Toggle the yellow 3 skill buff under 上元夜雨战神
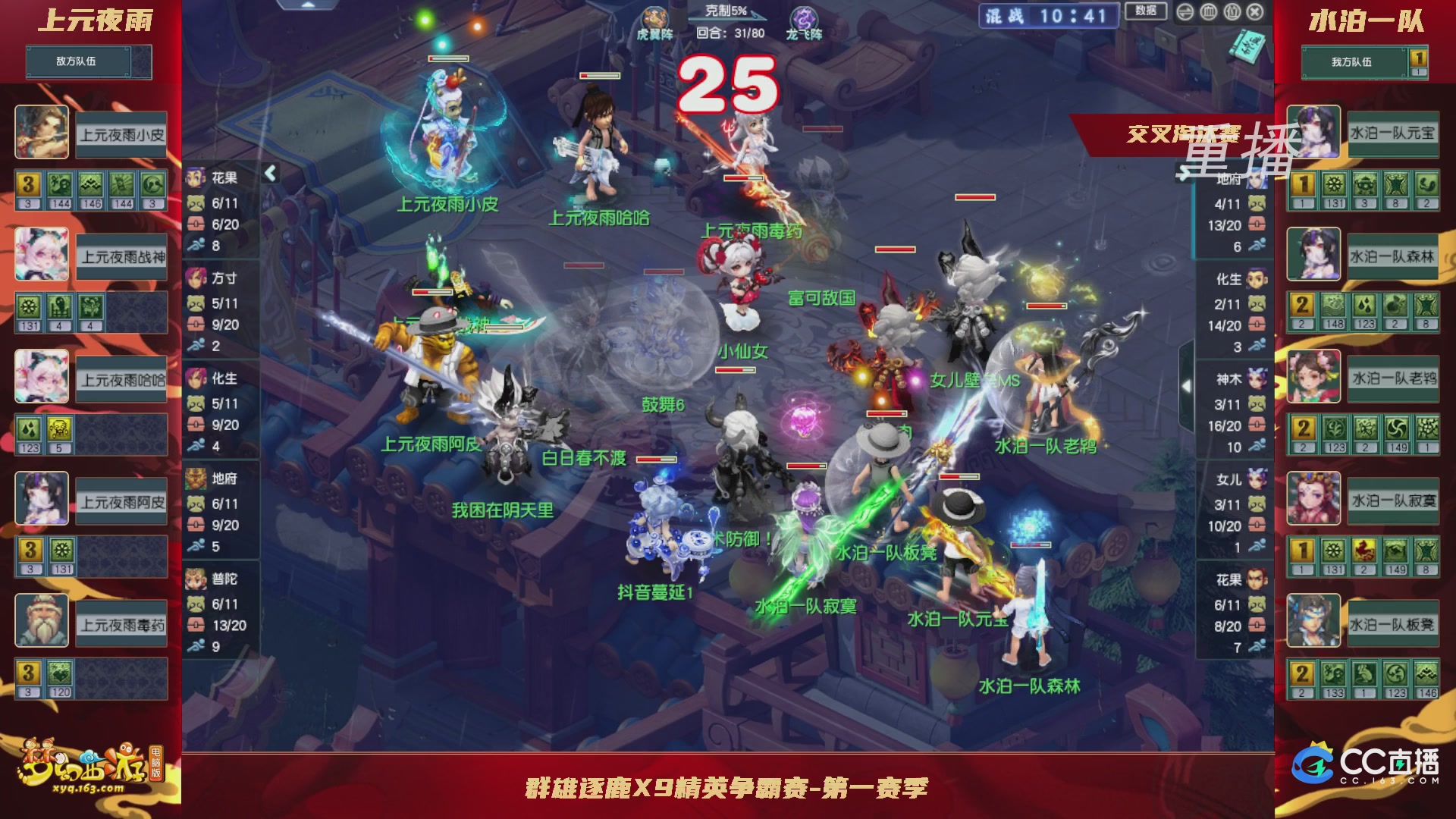The height and width of the screenshot is (819, 1456). [x=27, y=184]
